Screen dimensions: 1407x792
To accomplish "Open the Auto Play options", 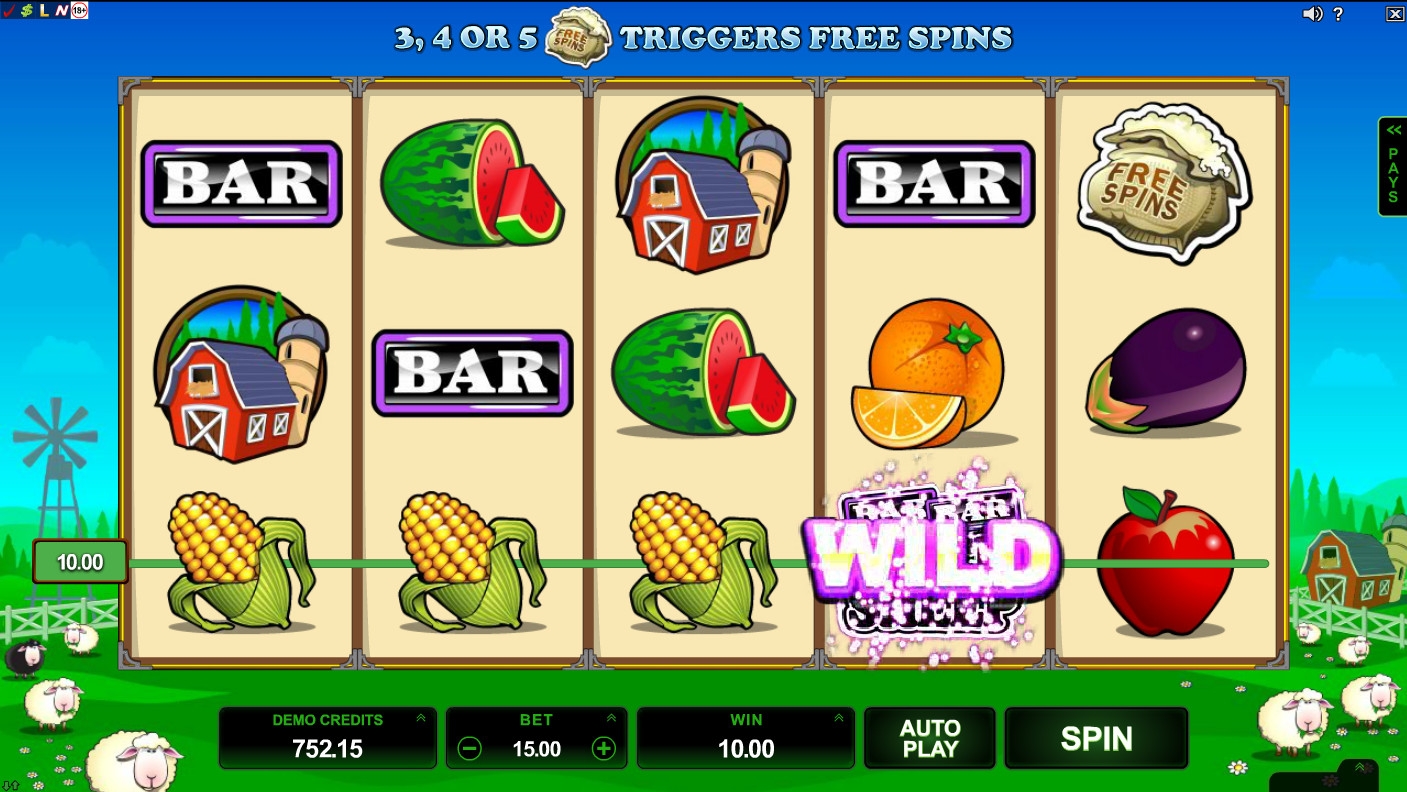I will pyautogui.click(x=929, y=739).
